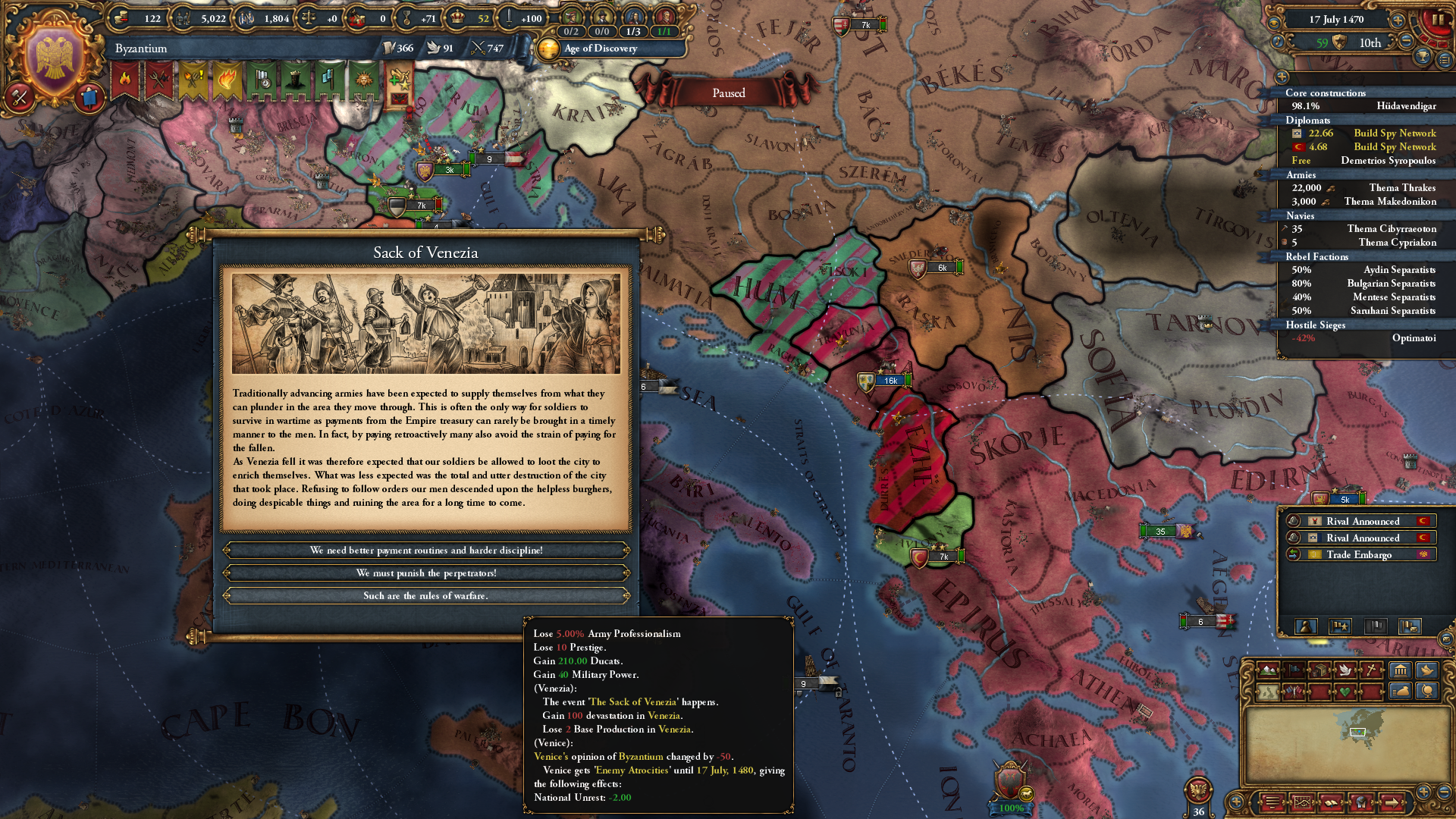Viewport: 1456px width, 819px height.
Task: Open the game menu near the minimap
Action: [x=1272, y=802]
